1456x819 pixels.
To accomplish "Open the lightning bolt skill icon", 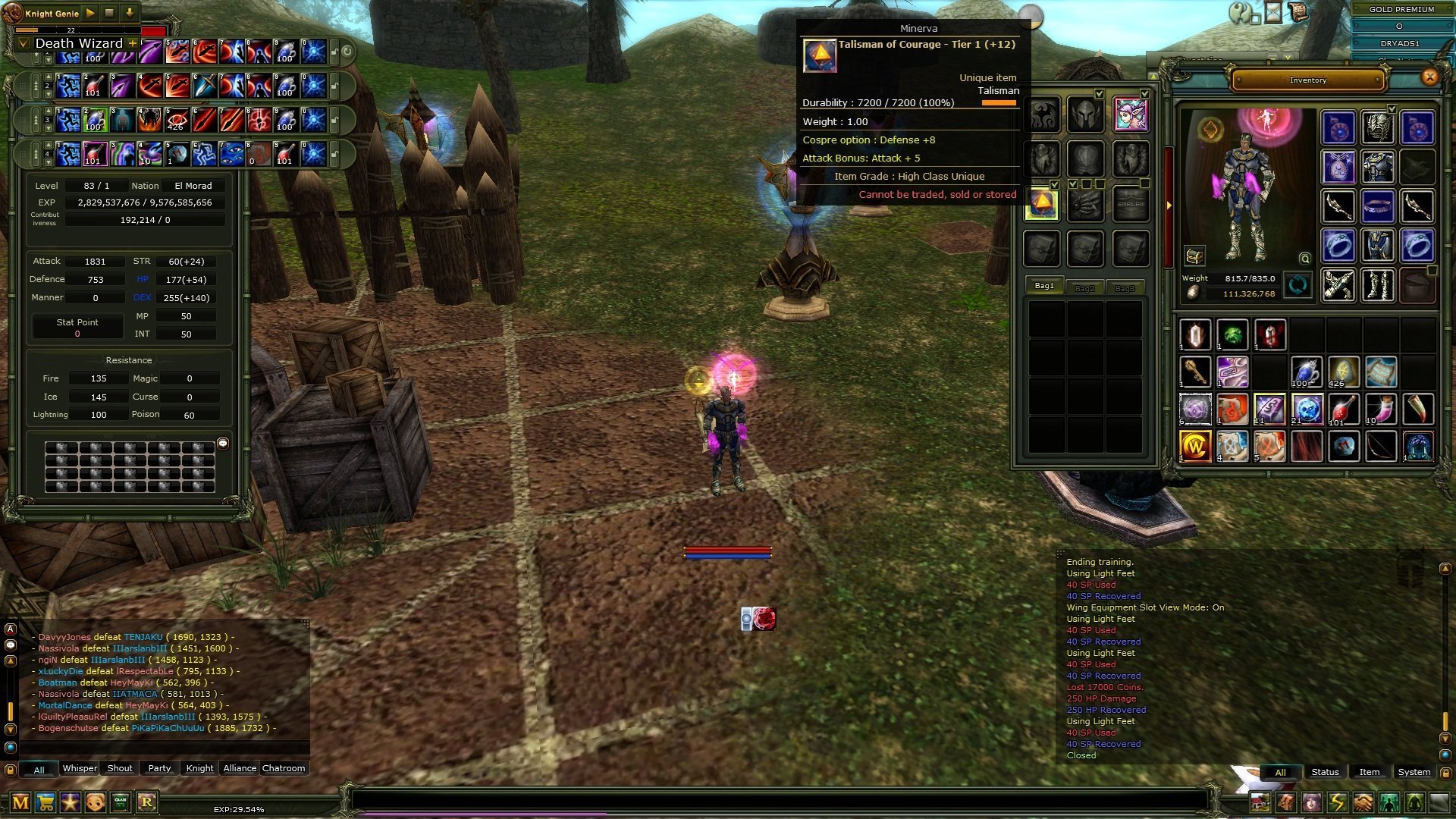I will point(1337,802).
